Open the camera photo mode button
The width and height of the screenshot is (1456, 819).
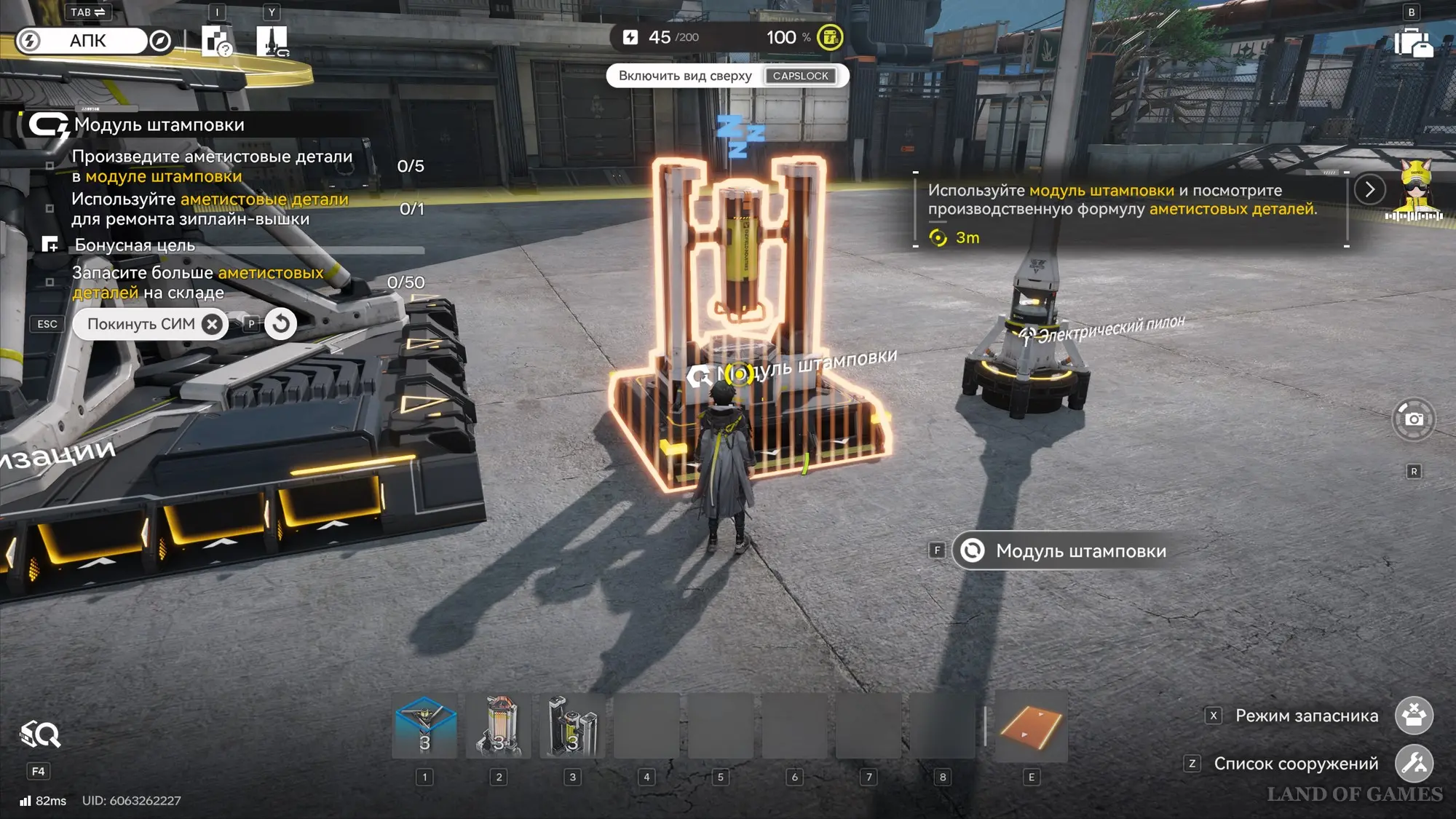pos(1413,419)
